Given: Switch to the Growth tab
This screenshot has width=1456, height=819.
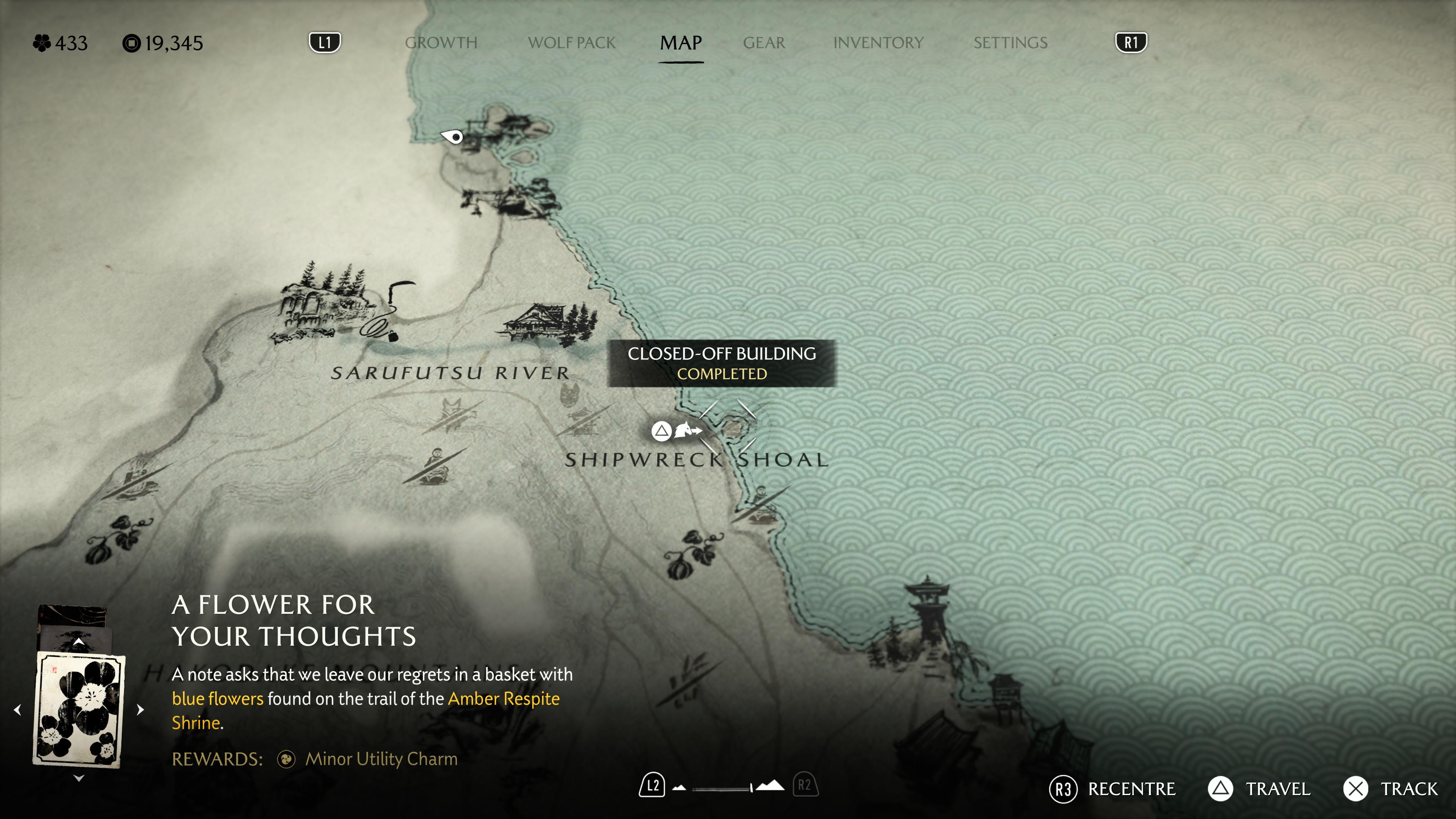Looking at the screenshot, I should click(x=441, y=43).
